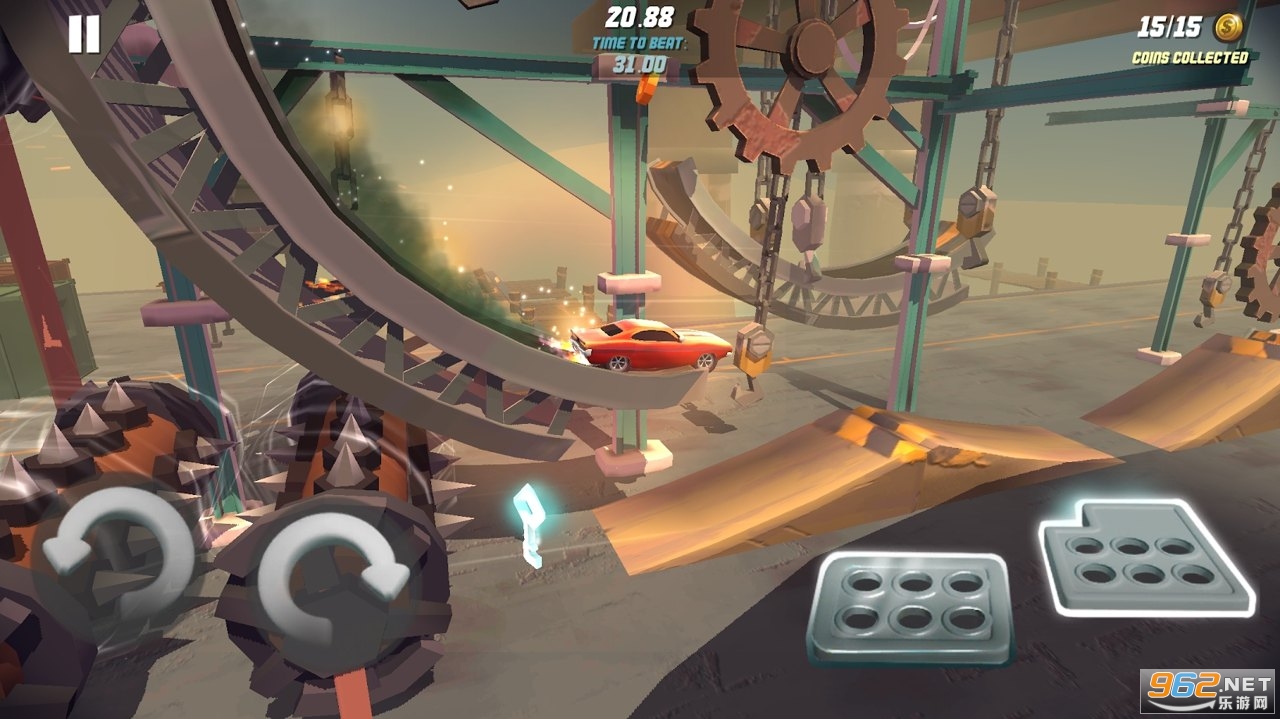The image size is (1280, 719).
Task: Step on the gas accelerator pedal
Action: [x=1146, y=556]
